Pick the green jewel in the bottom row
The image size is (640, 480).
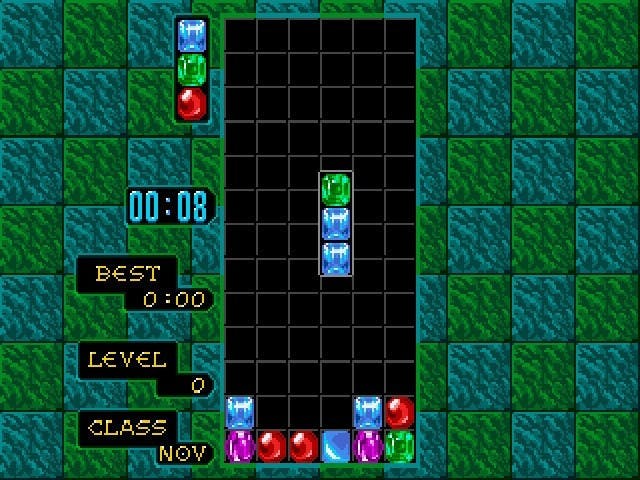pos(400,445)
